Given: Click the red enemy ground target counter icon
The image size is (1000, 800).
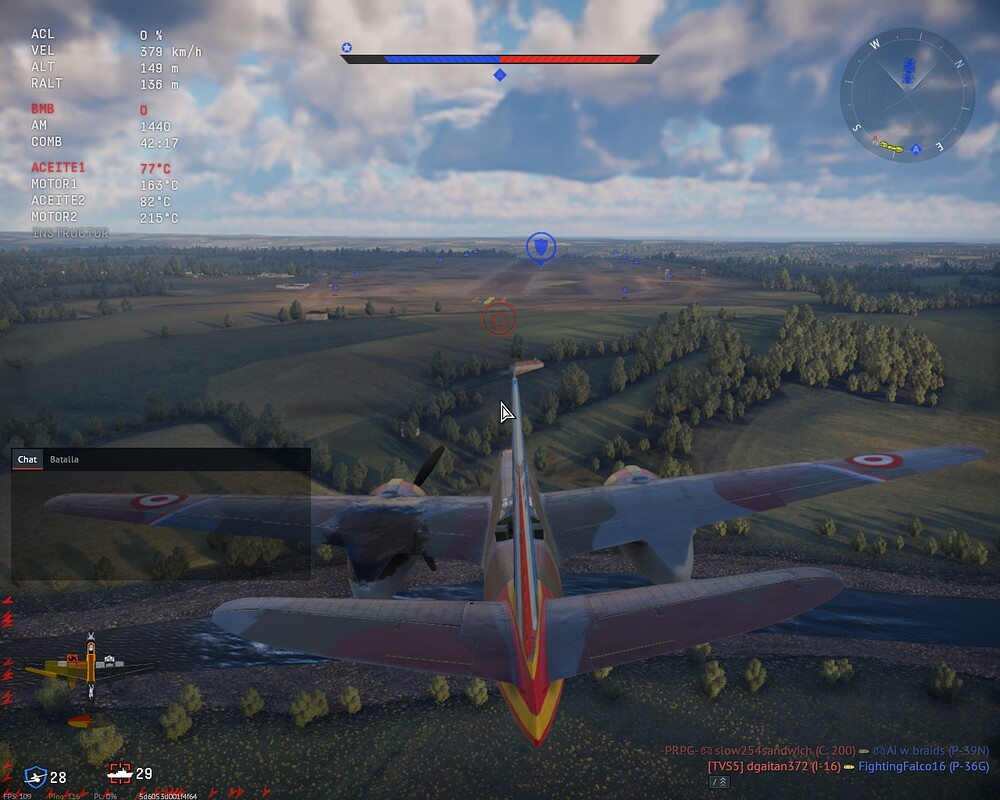Looking at the screenshot, I should click(119, 773).
